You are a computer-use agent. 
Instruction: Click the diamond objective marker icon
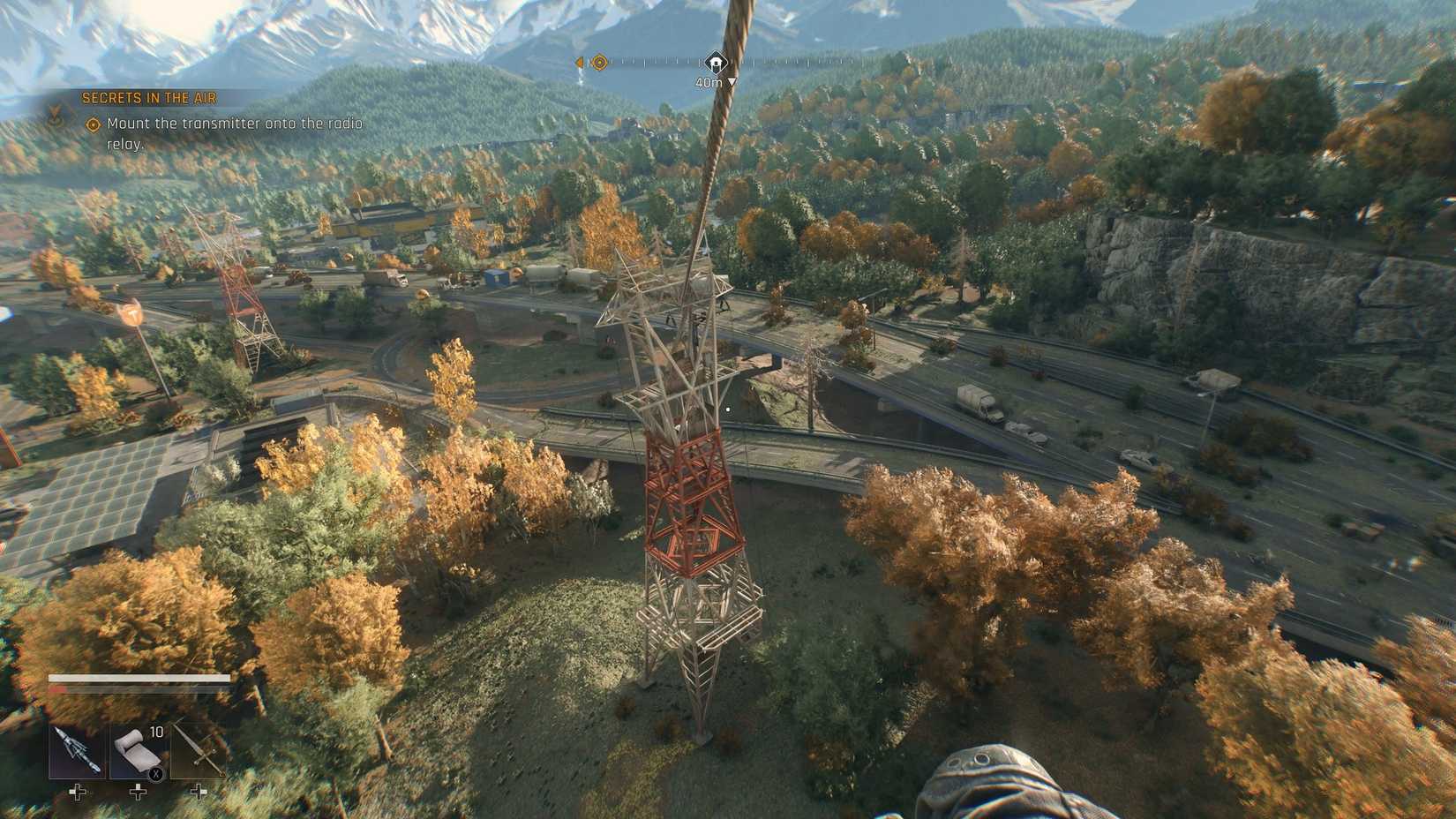coord(91,125)
